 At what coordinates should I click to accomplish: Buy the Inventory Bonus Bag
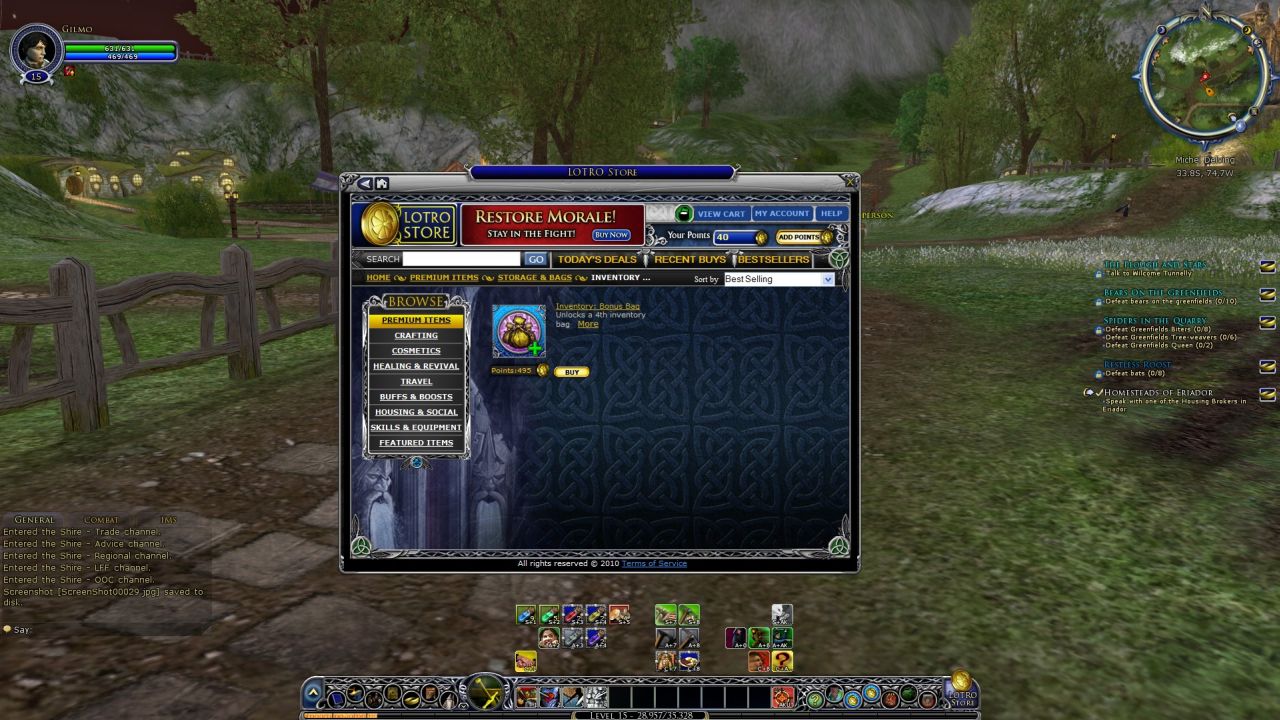[572, 372]
